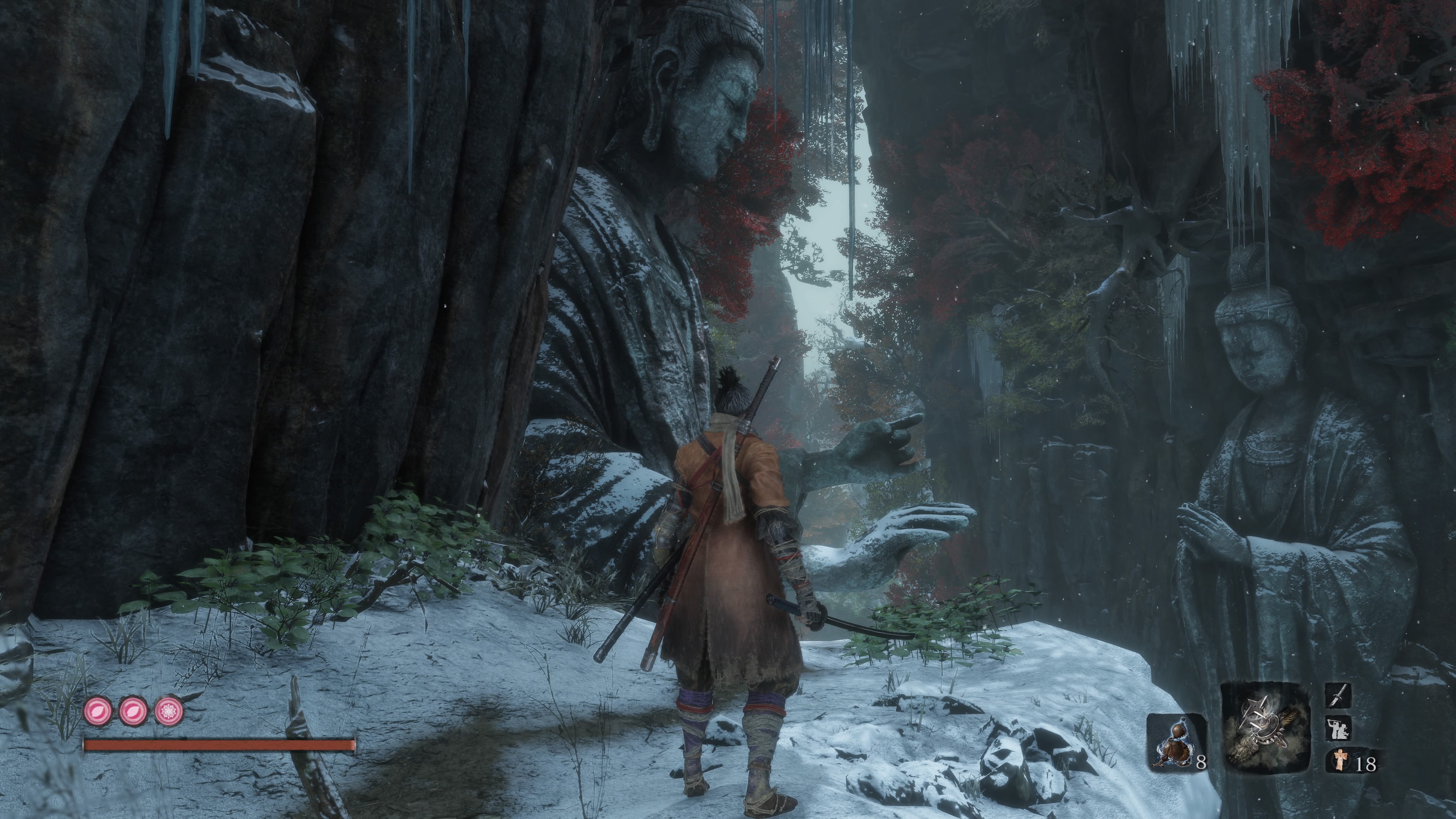This screenshot has width=1456, height=819.
Task: Click the resurrection node with the flower burst
Action: pos(168,711)
